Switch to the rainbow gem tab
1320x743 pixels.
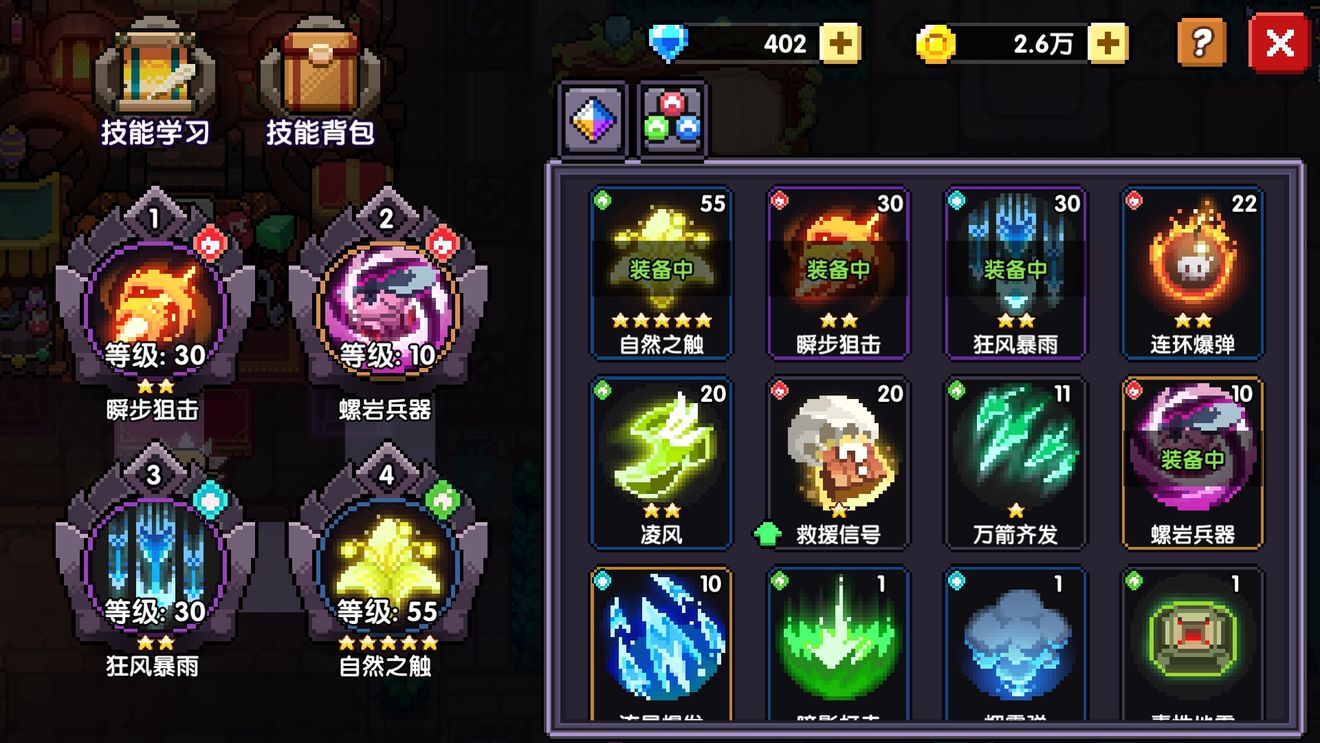pyautogui.click(x=593, y=120)
